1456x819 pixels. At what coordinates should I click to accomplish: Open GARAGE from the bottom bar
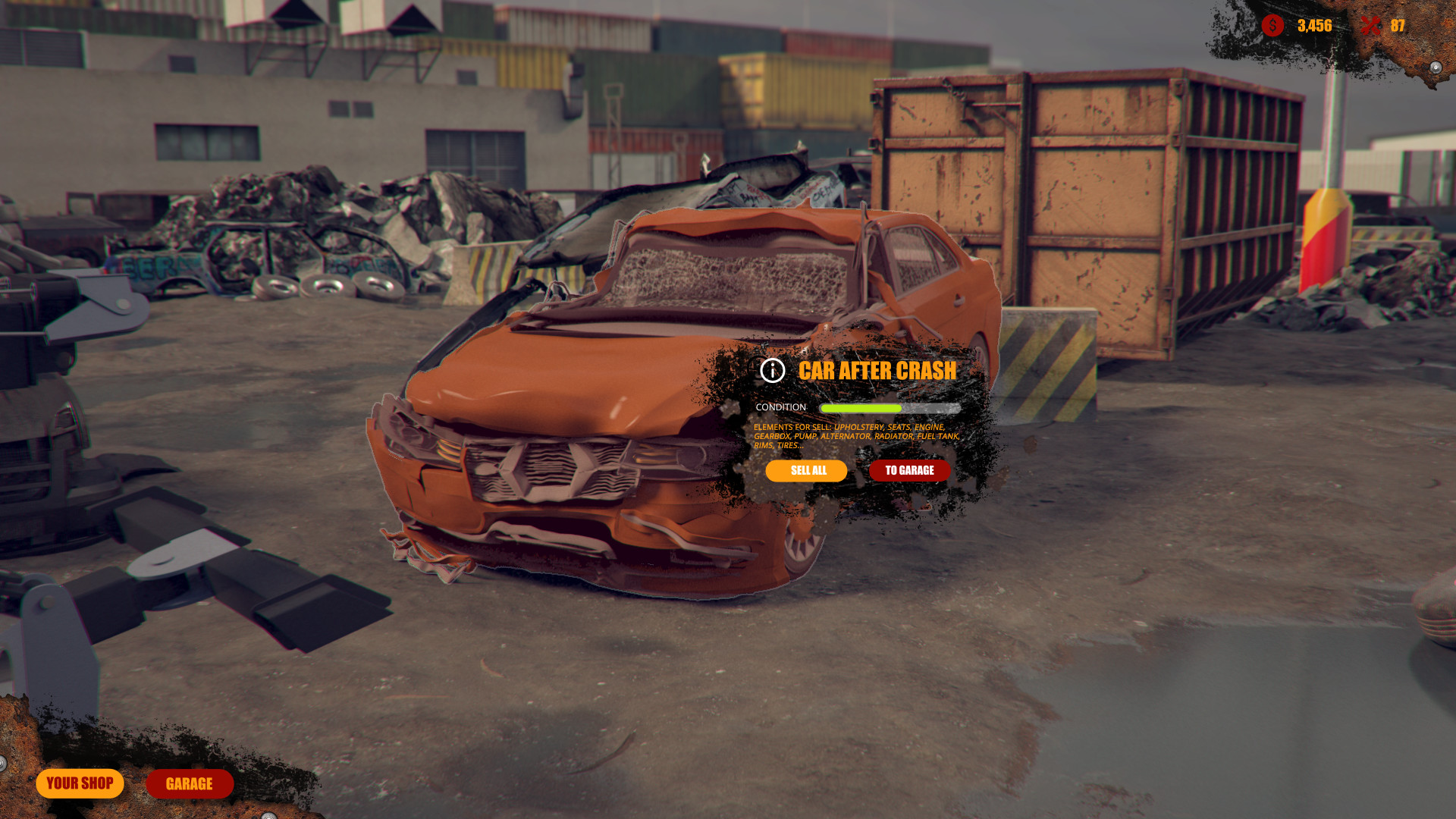click(189, 784)
